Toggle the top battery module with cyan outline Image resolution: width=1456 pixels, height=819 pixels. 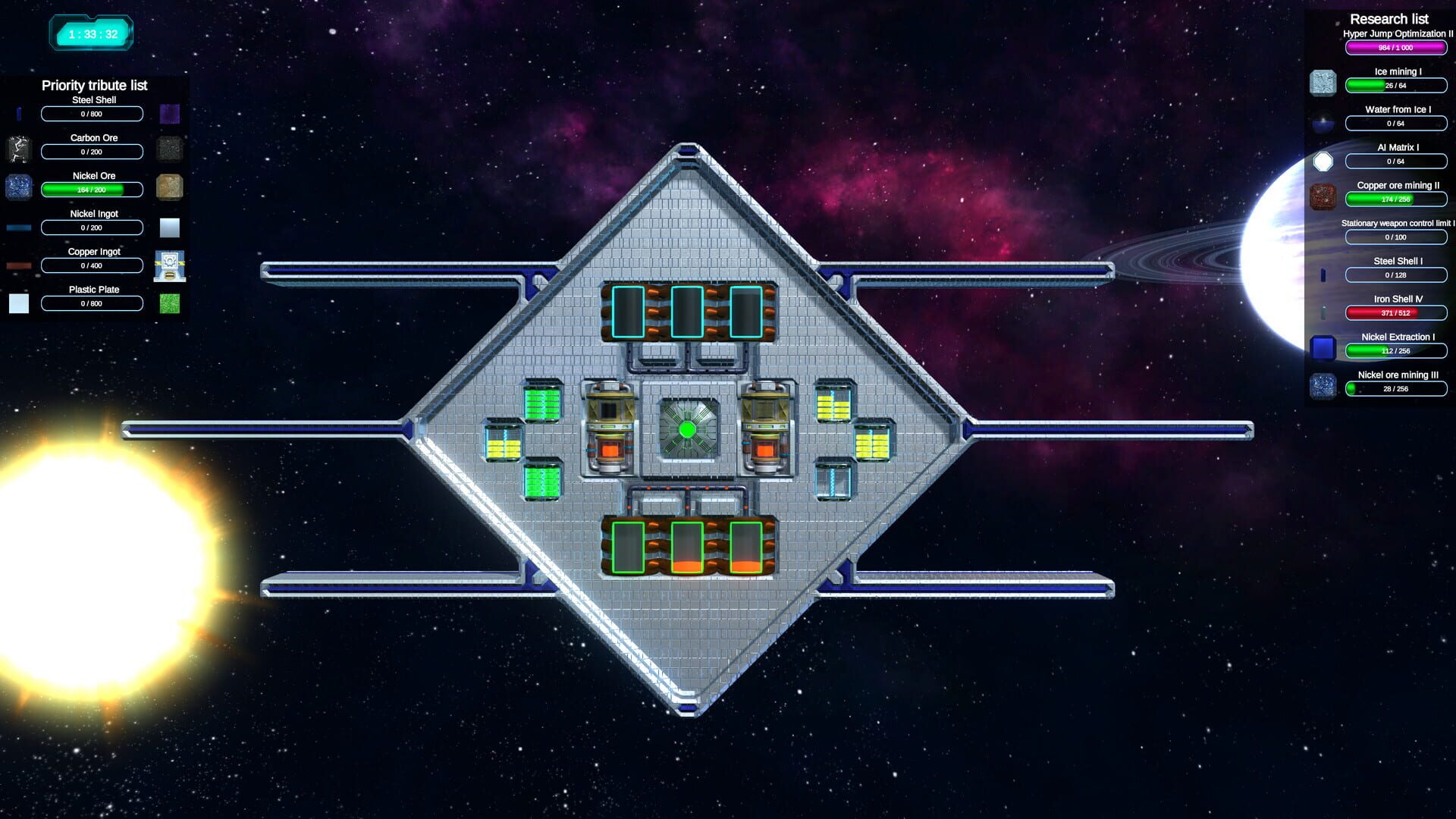pos(687,312)
